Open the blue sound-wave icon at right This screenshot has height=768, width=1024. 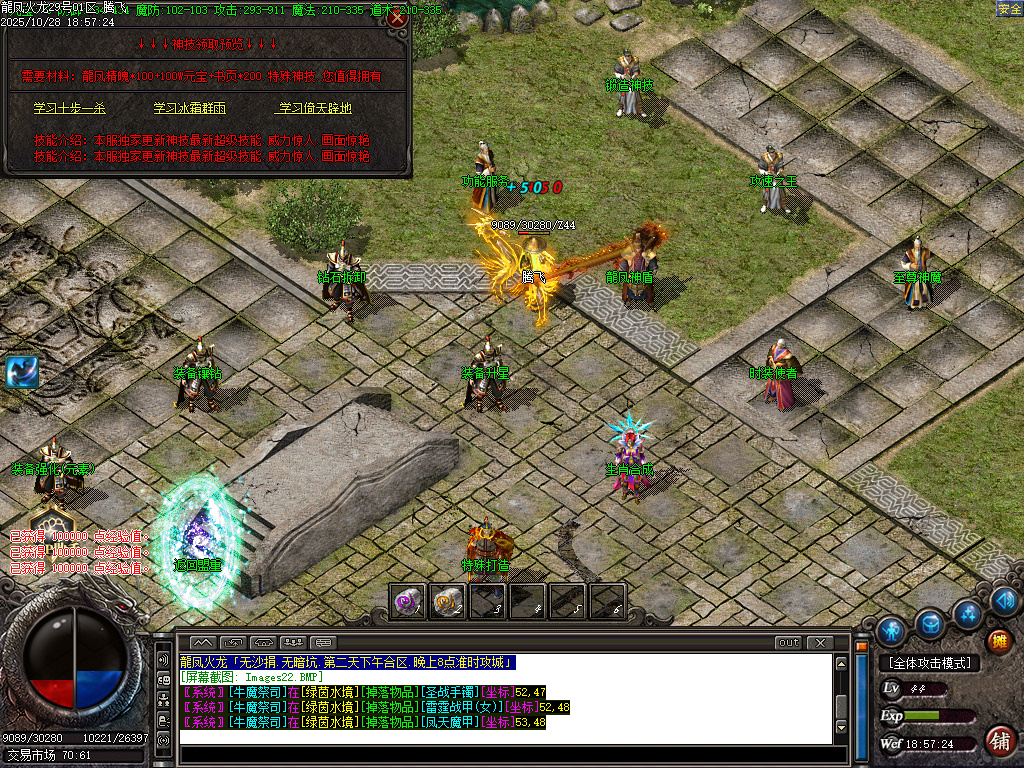coord(1005,601)
